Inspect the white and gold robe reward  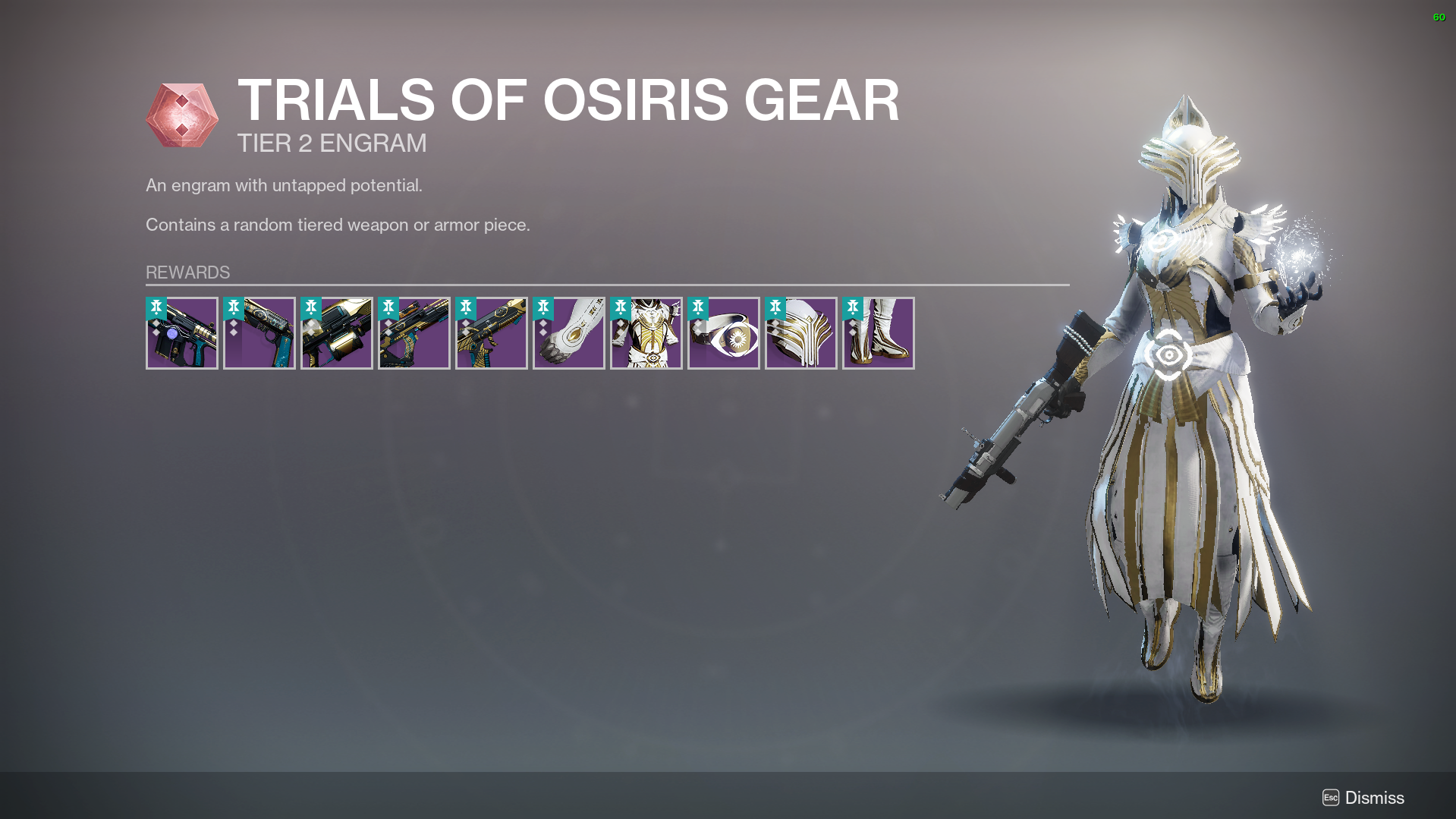[x=646, y=333]
